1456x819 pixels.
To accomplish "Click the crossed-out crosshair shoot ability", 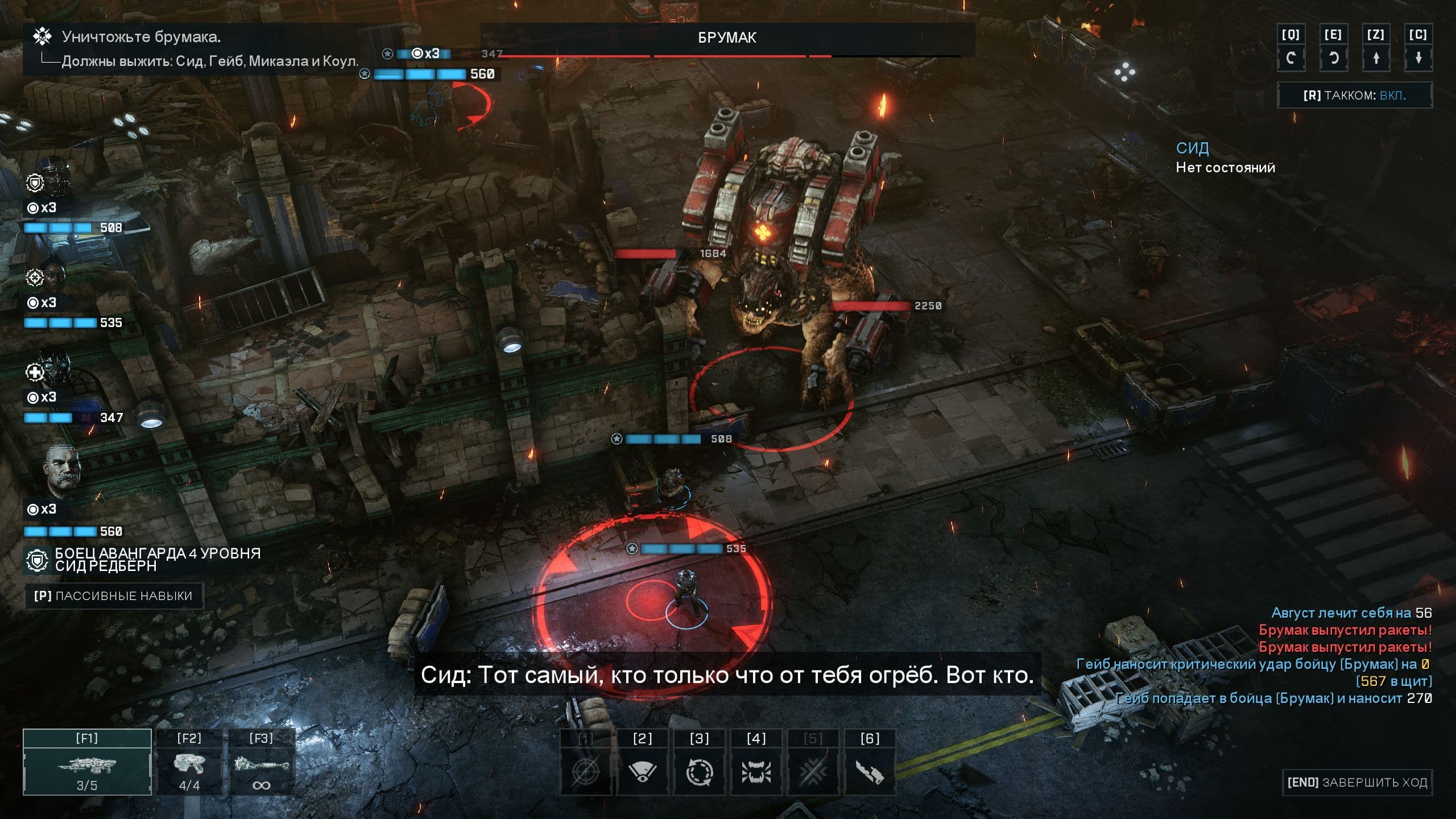I will [x=586, y=771].
